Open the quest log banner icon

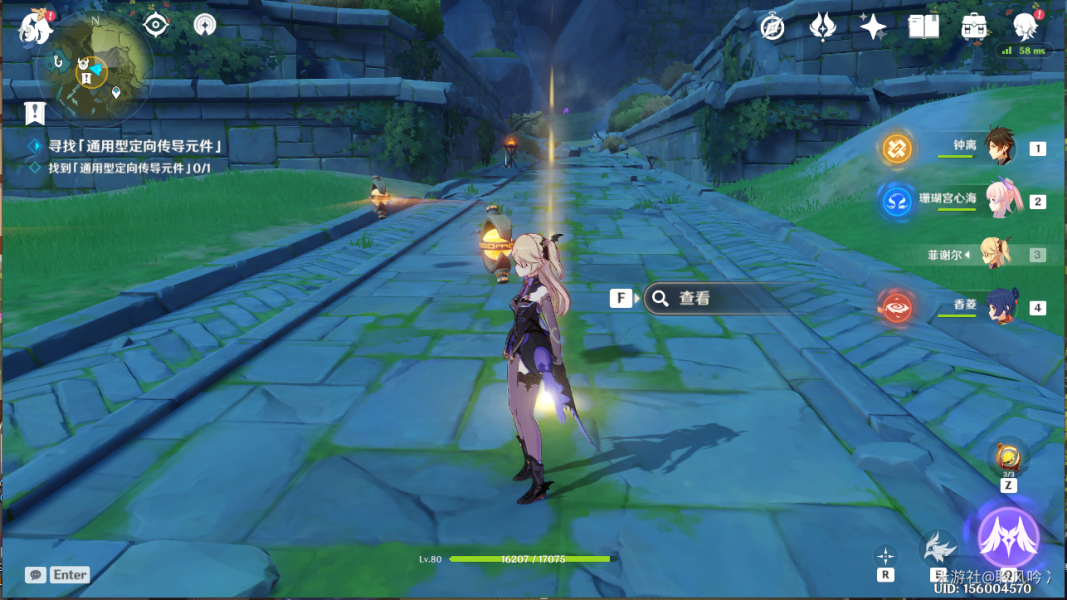pyautogui.click(x=36, y=111)
